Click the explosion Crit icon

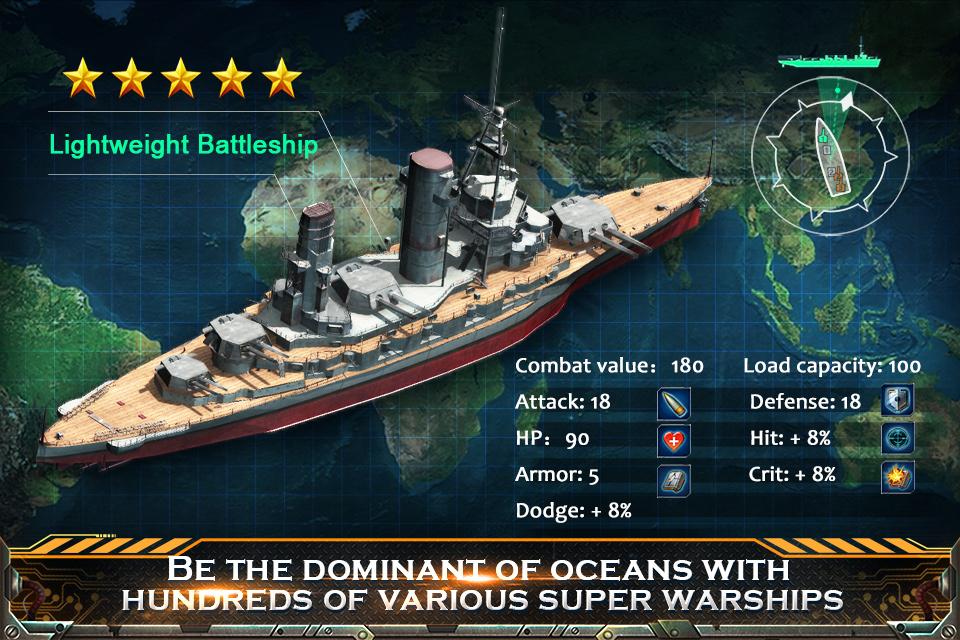(x=897, y=477)
